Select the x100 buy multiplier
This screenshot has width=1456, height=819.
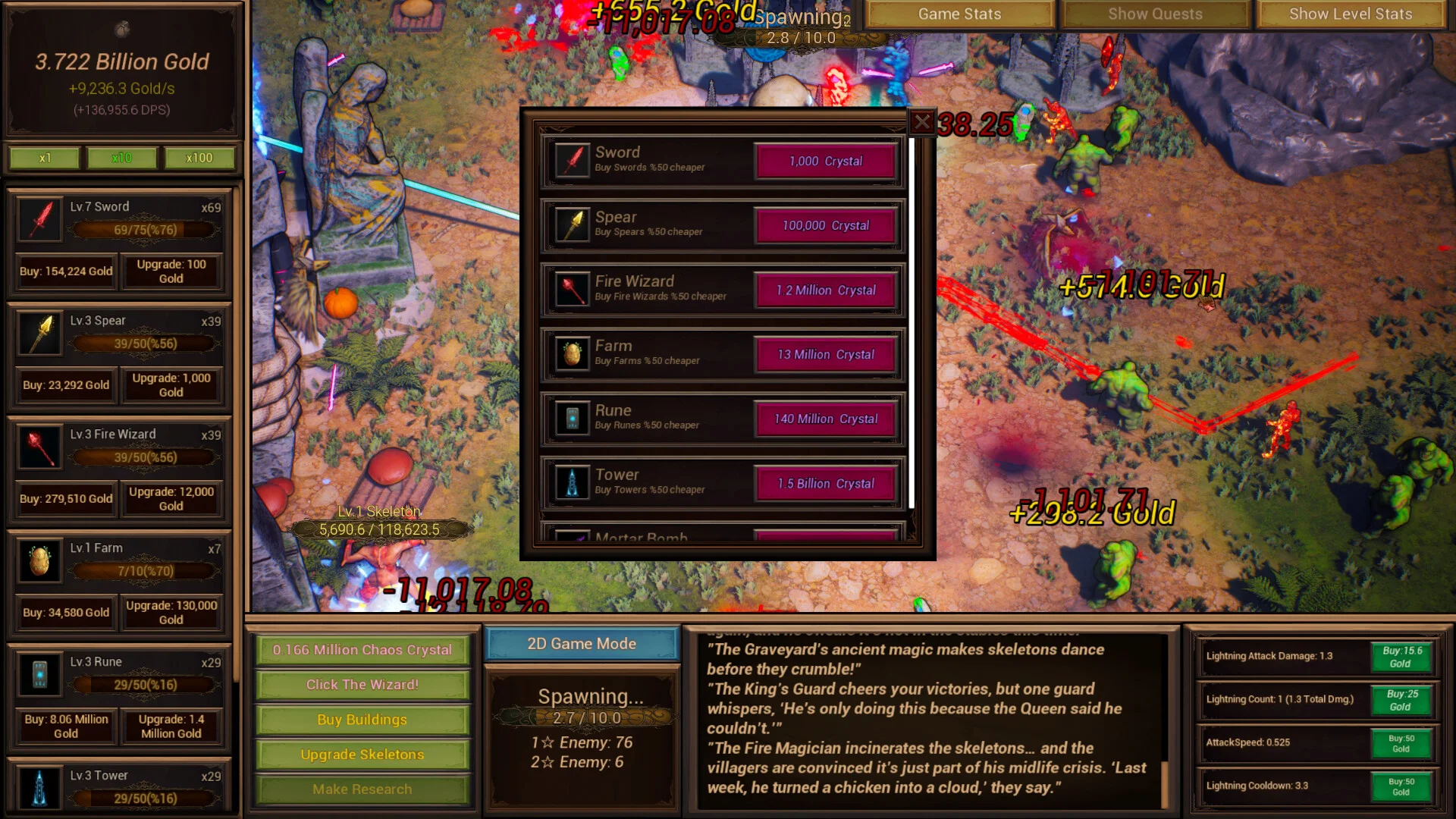point(199,158)
